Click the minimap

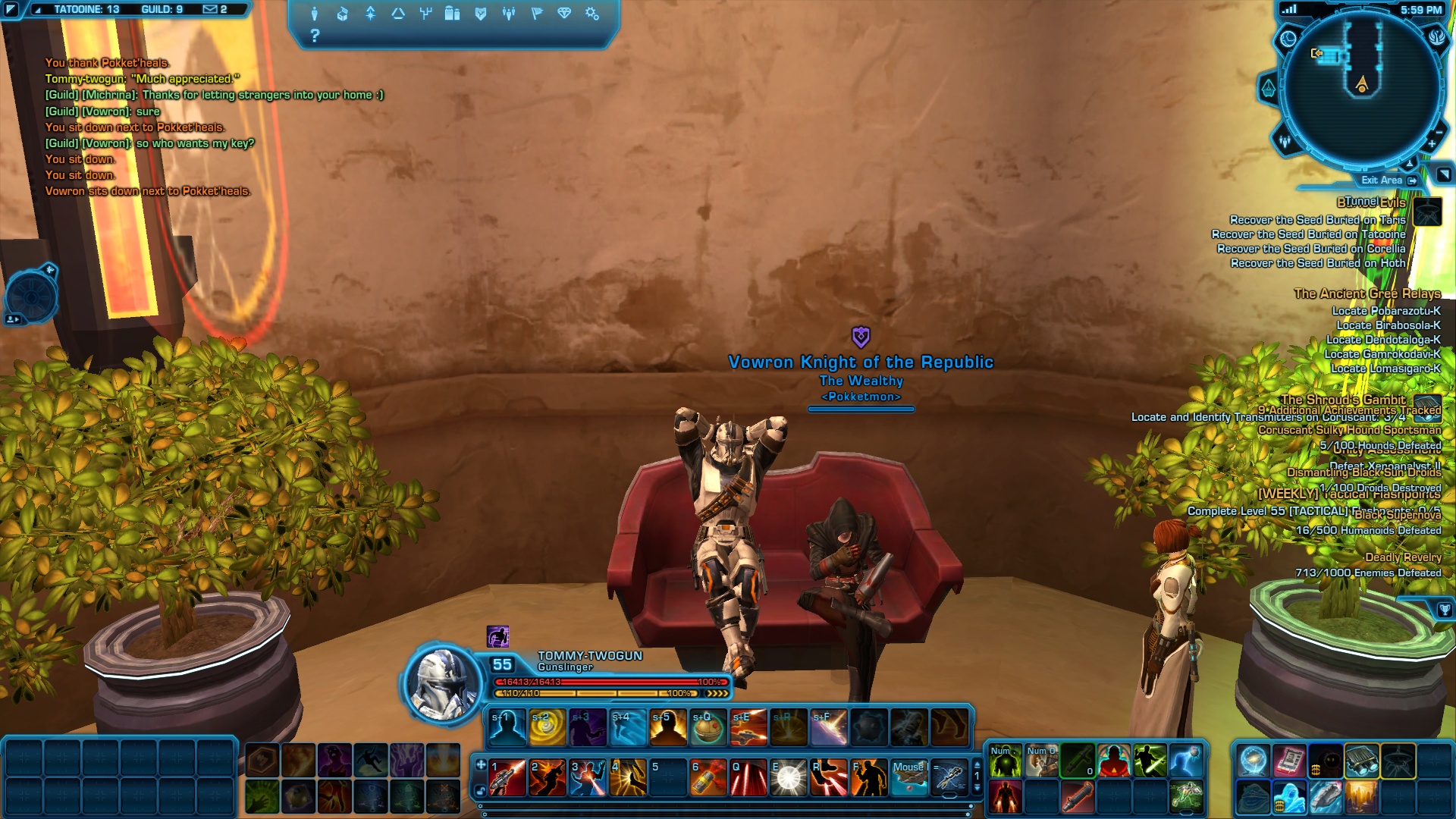pos(1362,87)
